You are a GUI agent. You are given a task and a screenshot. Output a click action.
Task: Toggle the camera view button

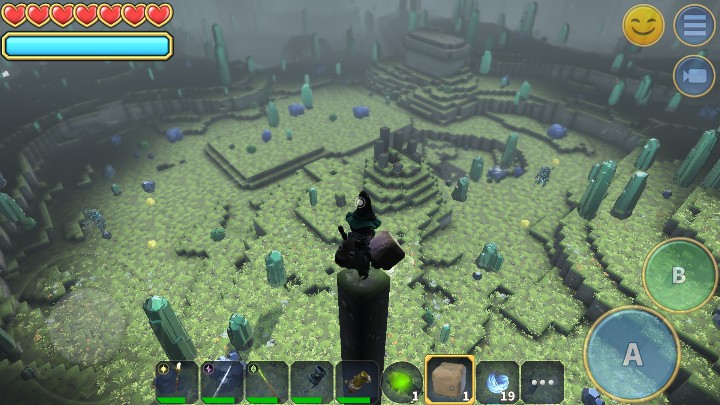click(693, 76)
